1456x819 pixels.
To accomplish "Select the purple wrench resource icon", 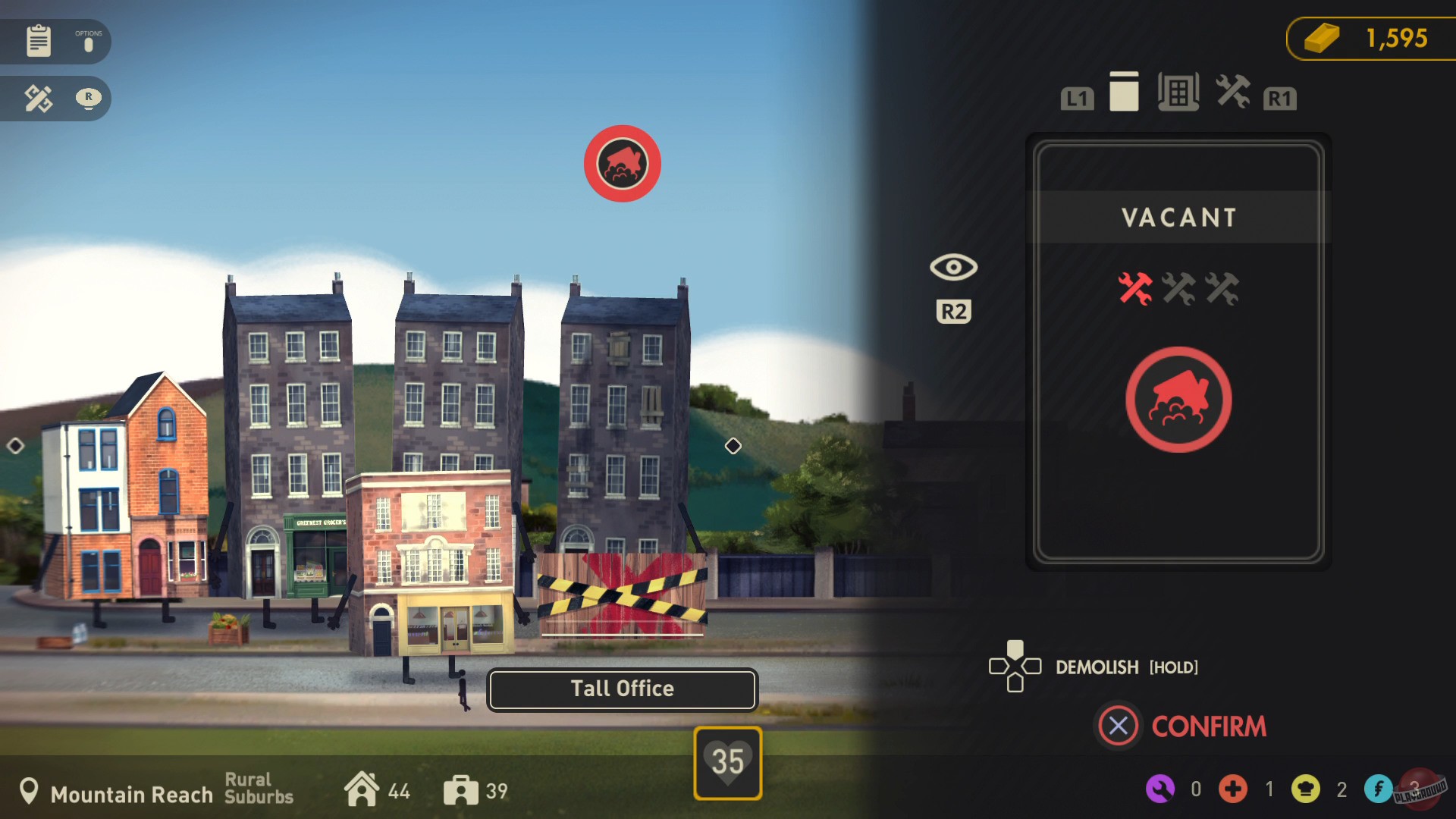I will click(1160, 789).
